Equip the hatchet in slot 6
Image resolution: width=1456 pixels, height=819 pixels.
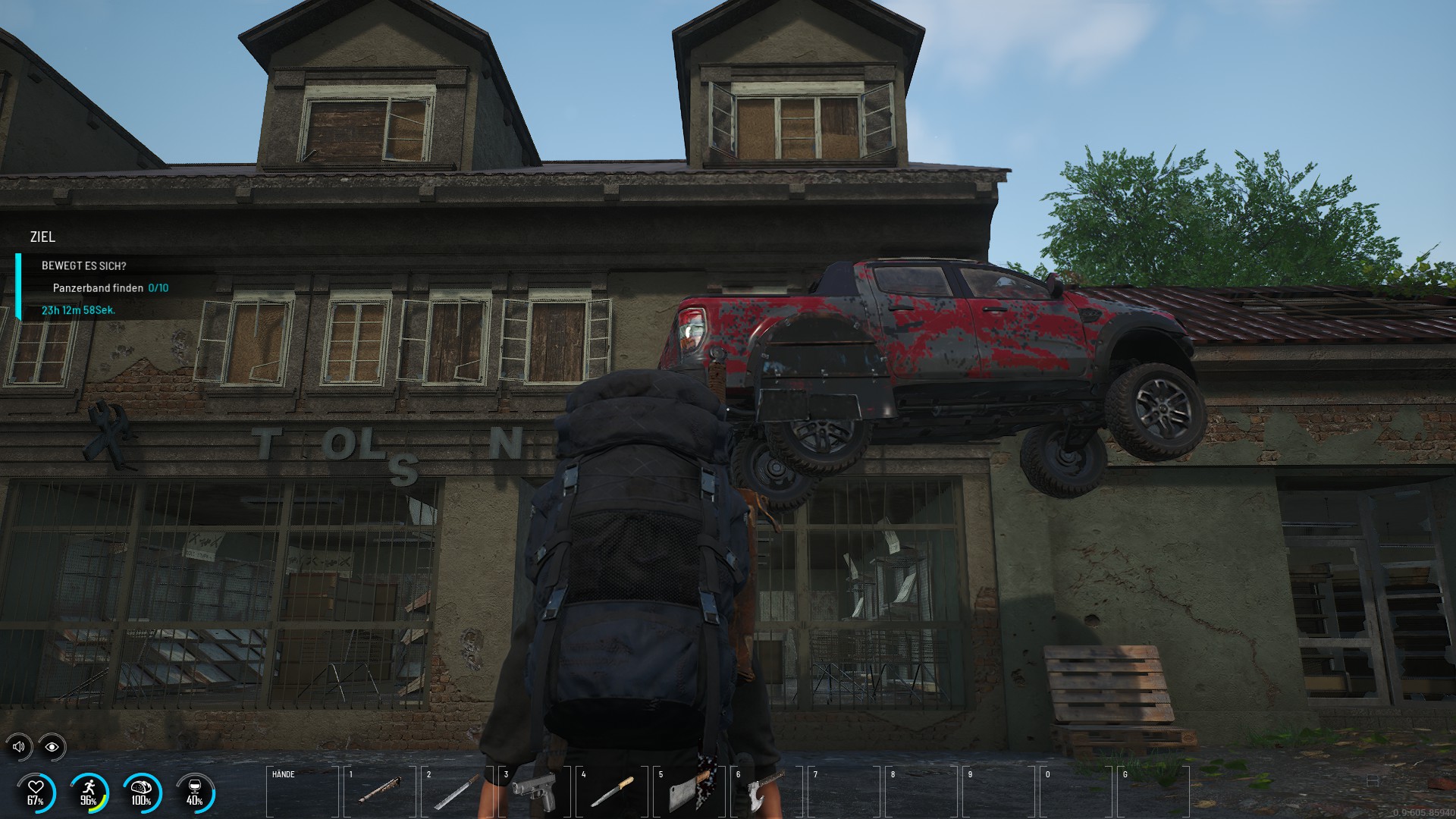click(x=767, y=792)
